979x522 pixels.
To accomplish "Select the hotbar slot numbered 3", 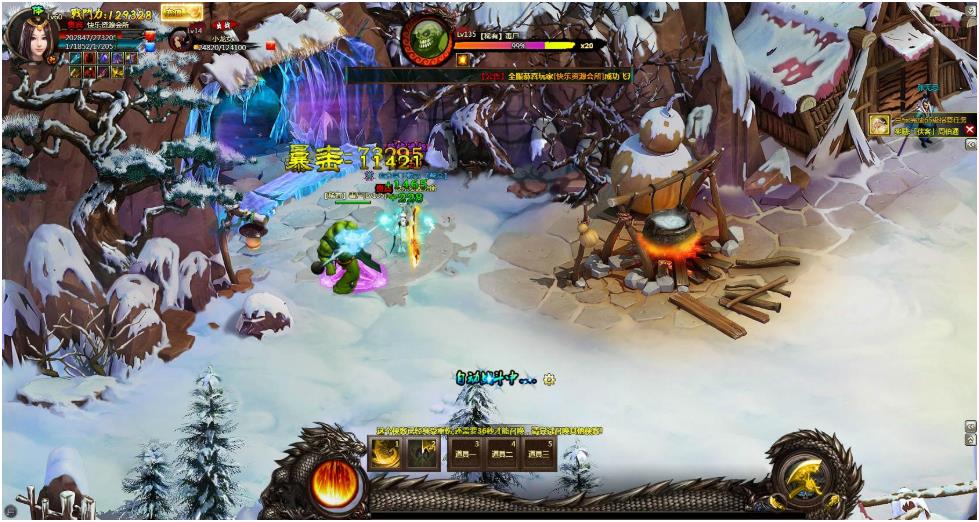I will (464, 454).
